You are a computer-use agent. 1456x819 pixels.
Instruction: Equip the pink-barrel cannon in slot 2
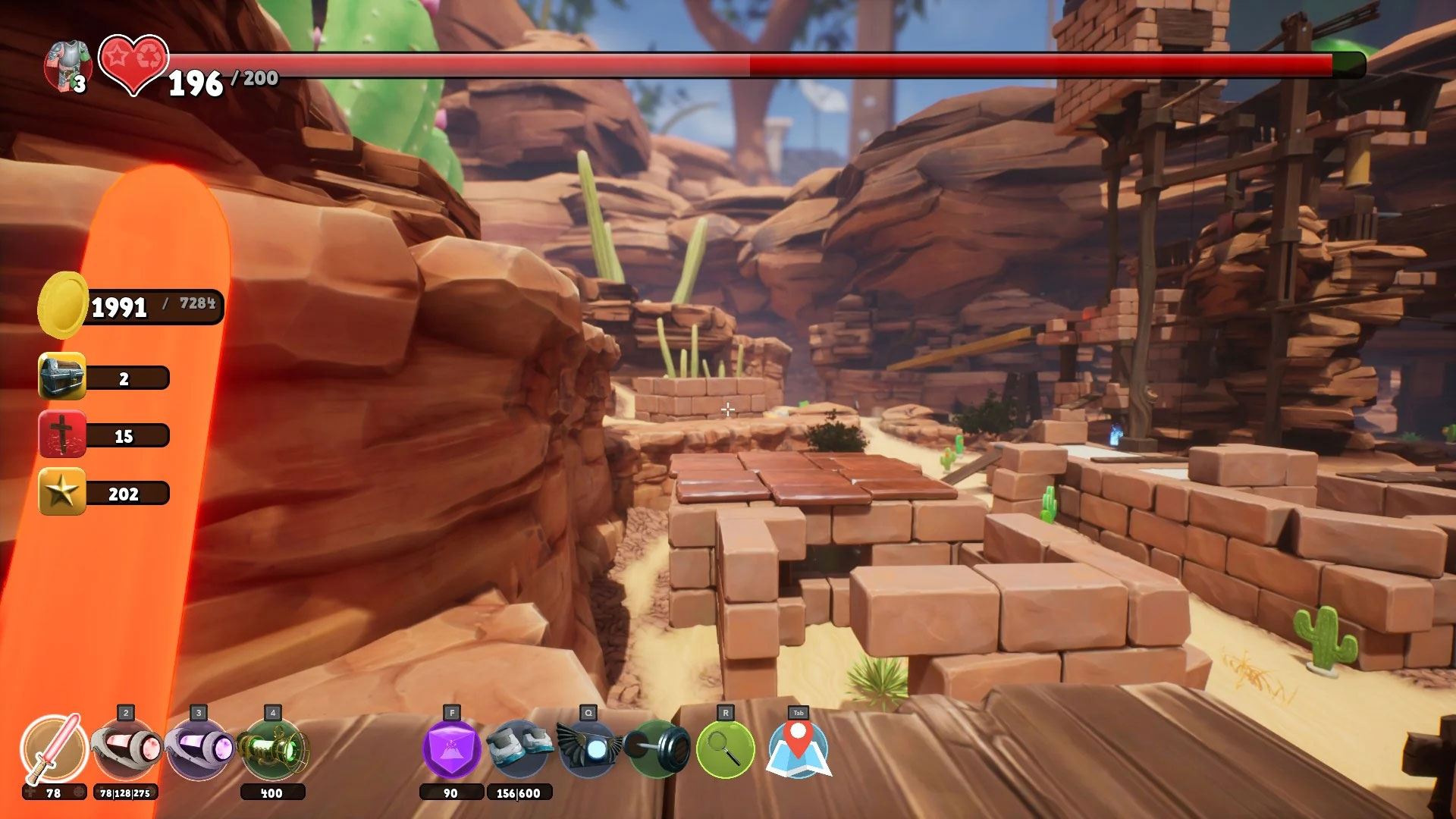126,750
